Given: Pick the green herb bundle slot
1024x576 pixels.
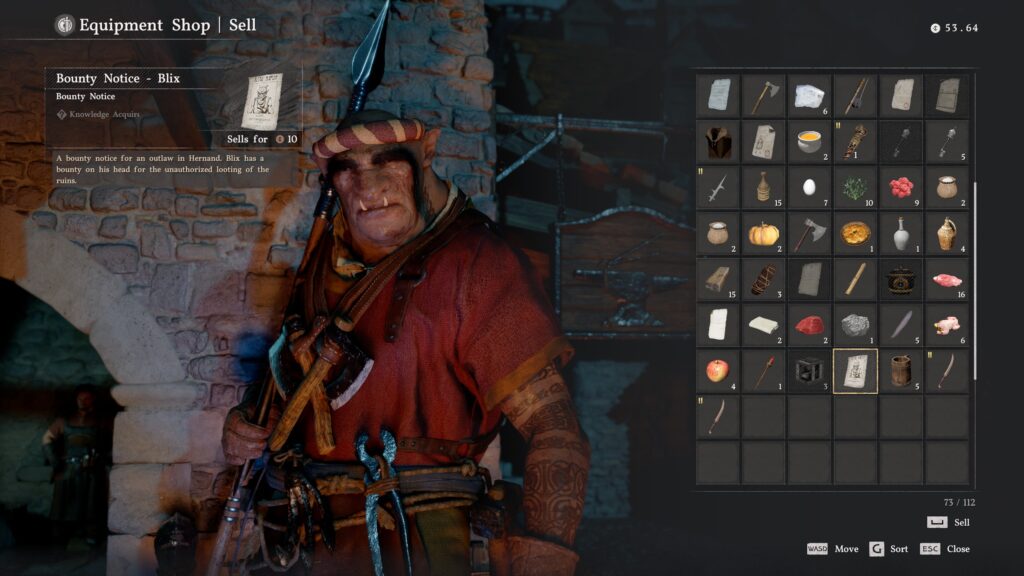Looking at the screenshot, I should point(855,187).
